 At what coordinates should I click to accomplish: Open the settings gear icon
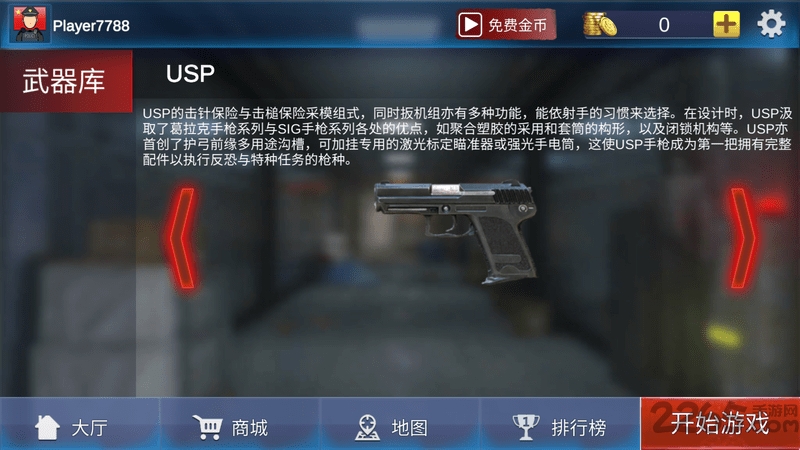771,24
